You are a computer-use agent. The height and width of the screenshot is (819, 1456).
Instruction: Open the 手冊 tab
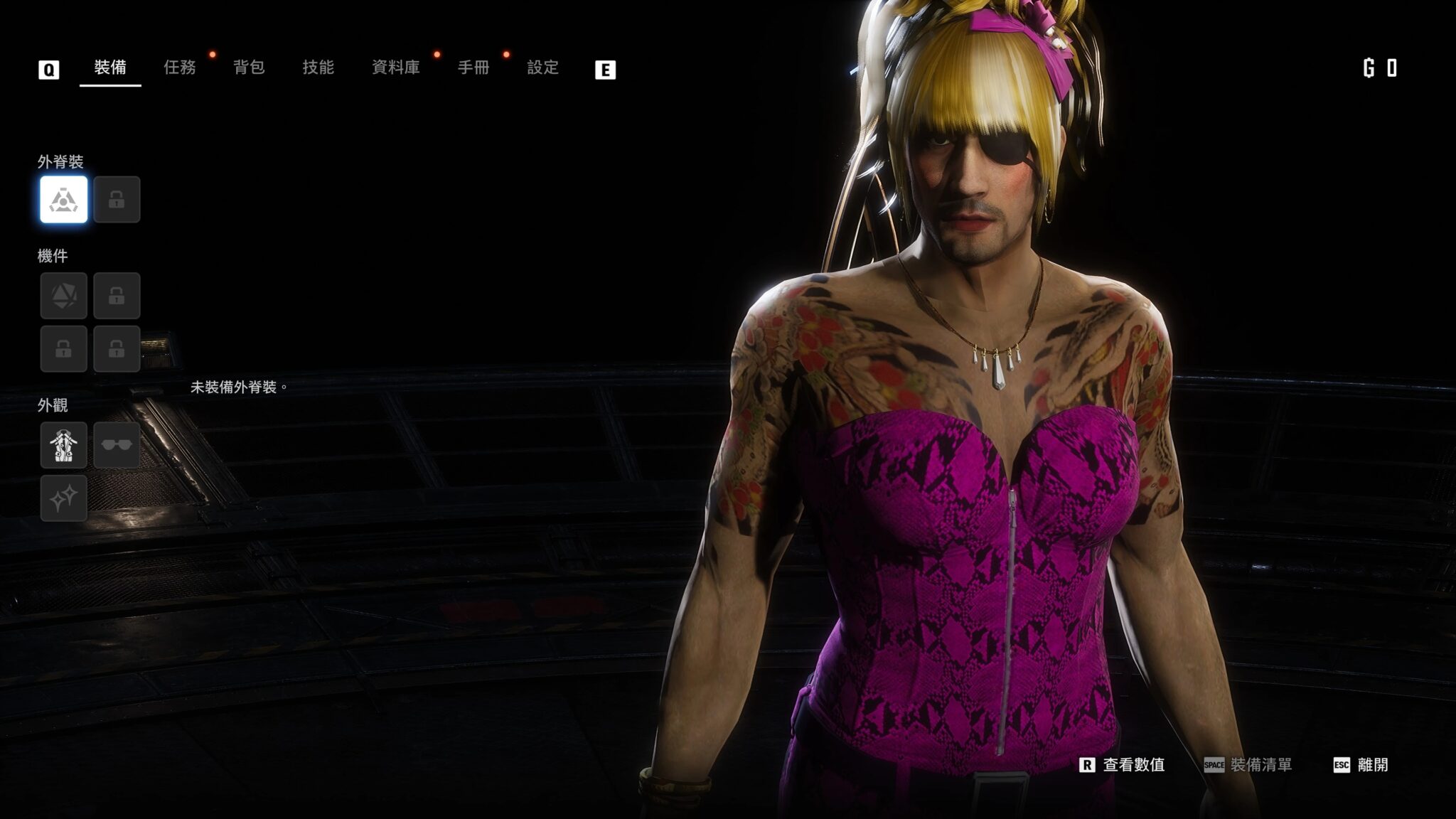[473, 68]
